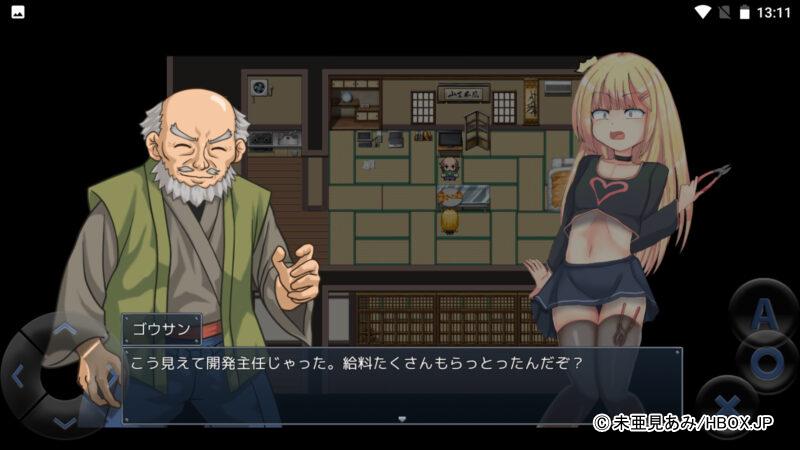
Task: Tap the virtual X button
Action: point(724,403)
